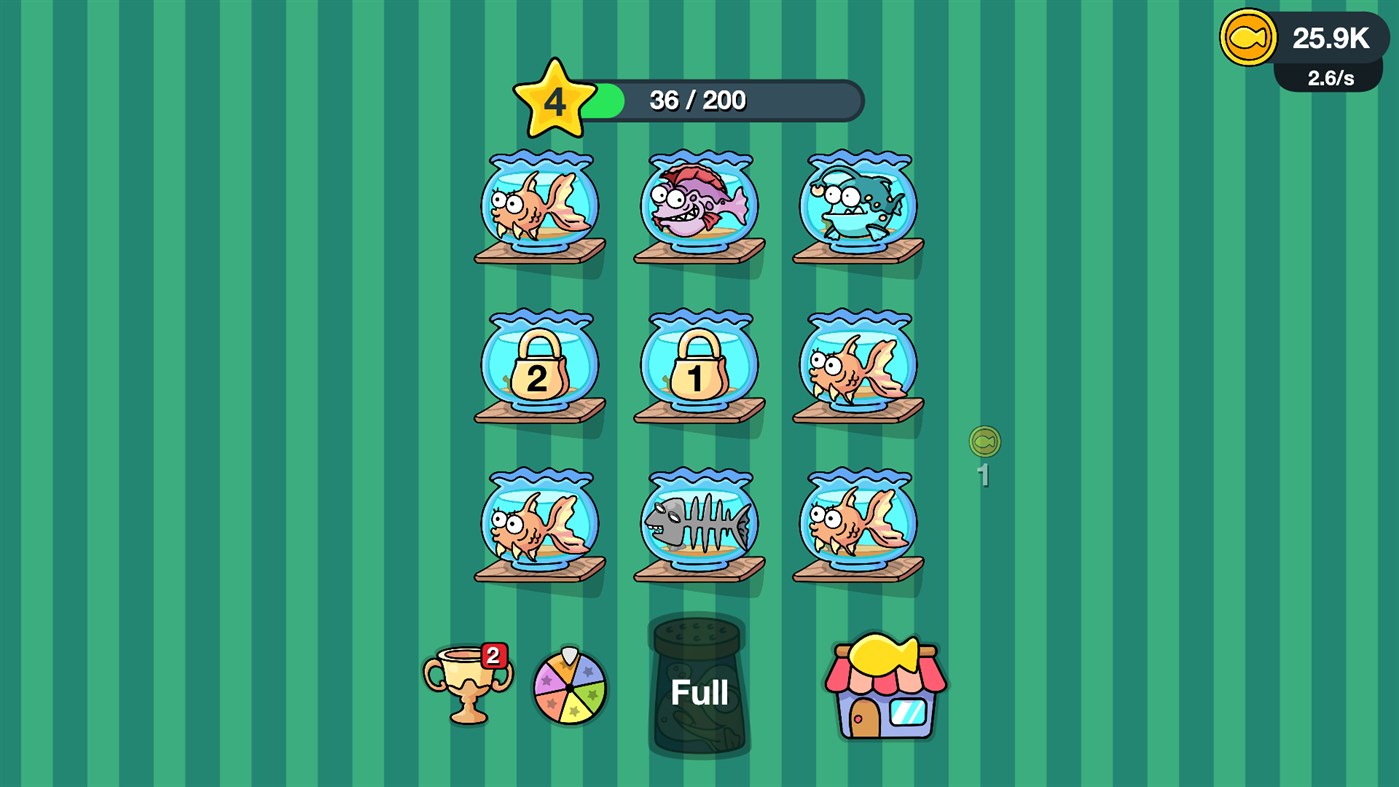
Task: Click the bottom-right goldfish bowl
Action: pyautogui.click(x=856, y=524)
